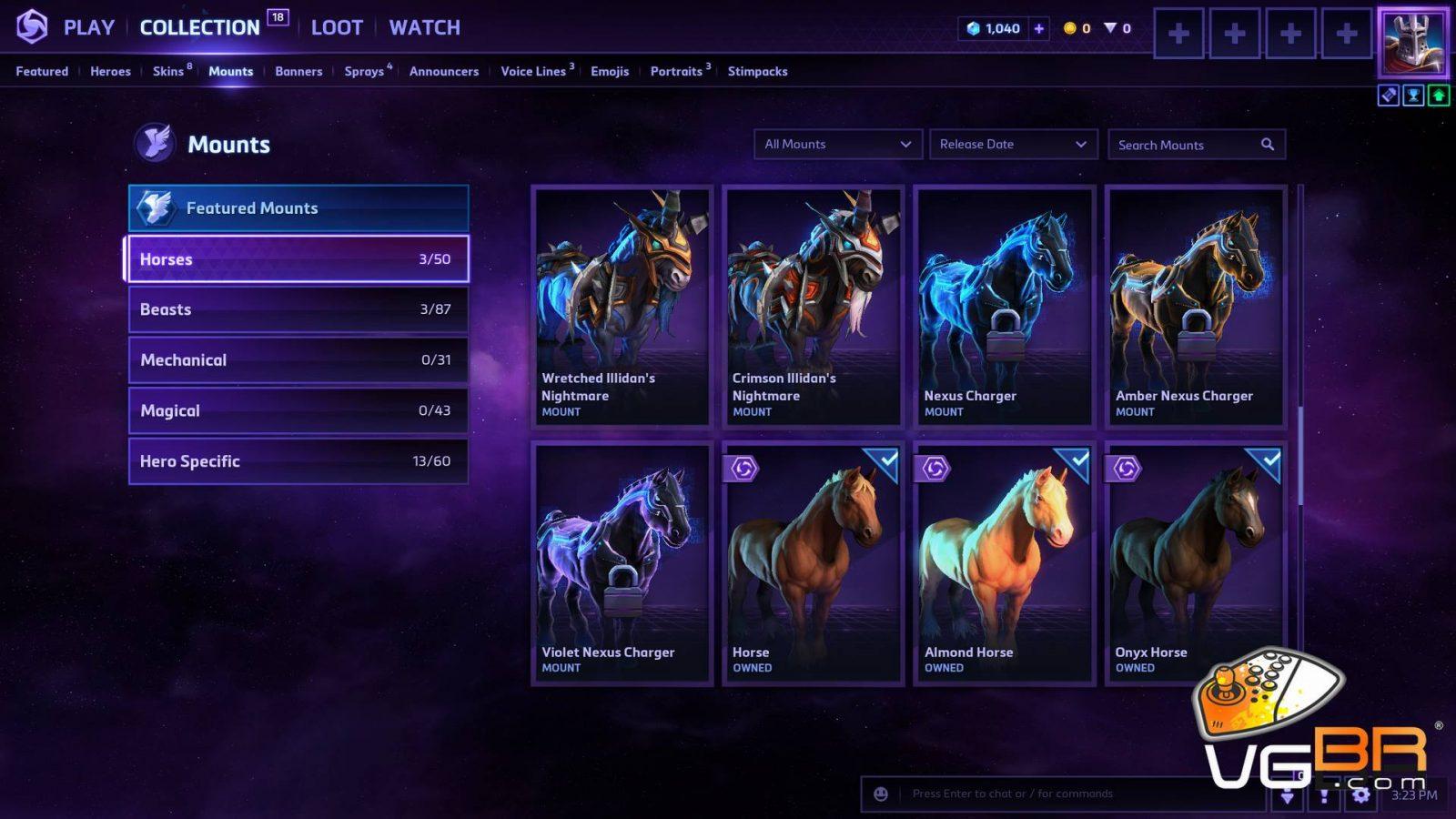Open the player portrait profile
1456x819 pixels.
[1412, 42]
